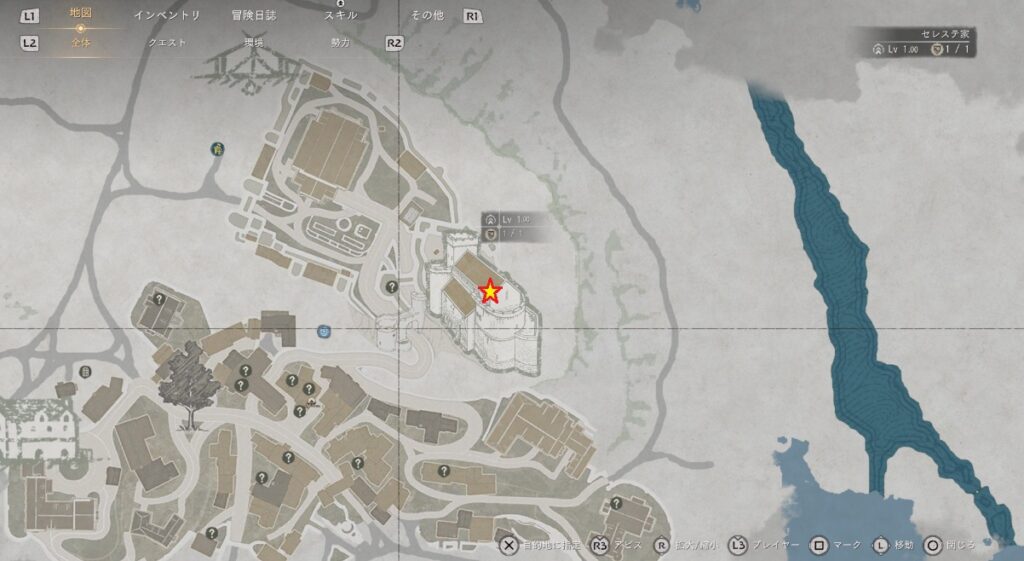Click the blue-green marker on the northwest path

point(216,149)
